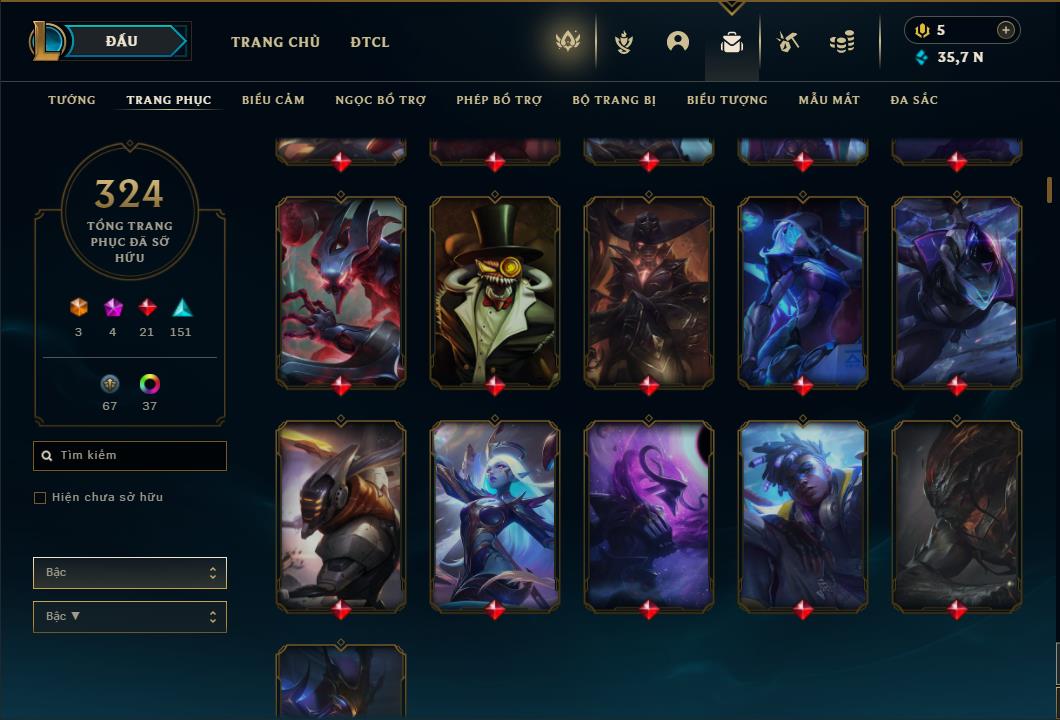Select the BIỂU CẢM tab
Viewport: 1060px width, 720px height.
(x=273, y=100)
